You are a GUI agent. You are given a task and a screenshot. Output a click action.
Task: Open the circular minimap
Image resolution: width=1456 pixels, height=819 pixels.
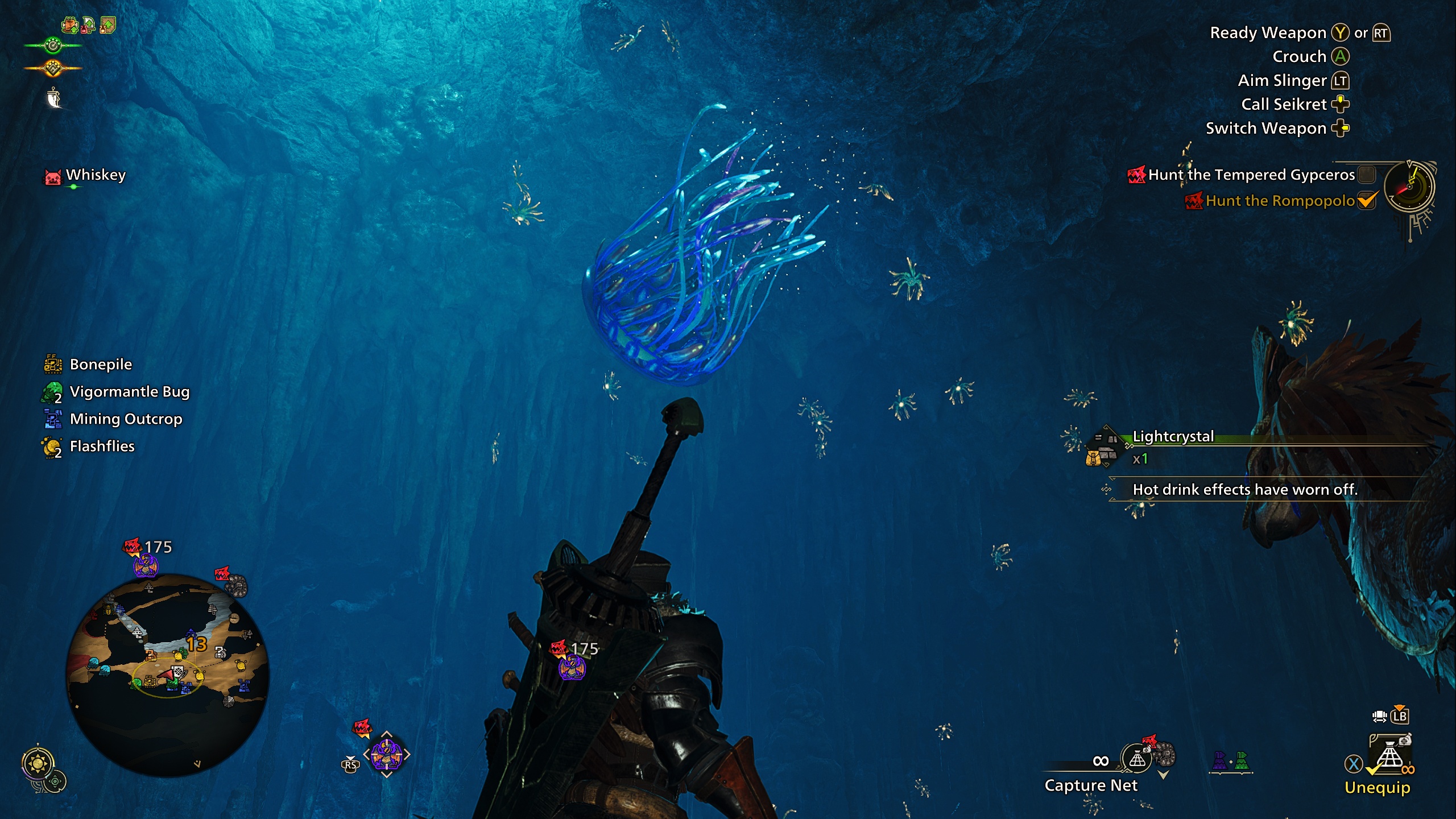coord(167,675)
